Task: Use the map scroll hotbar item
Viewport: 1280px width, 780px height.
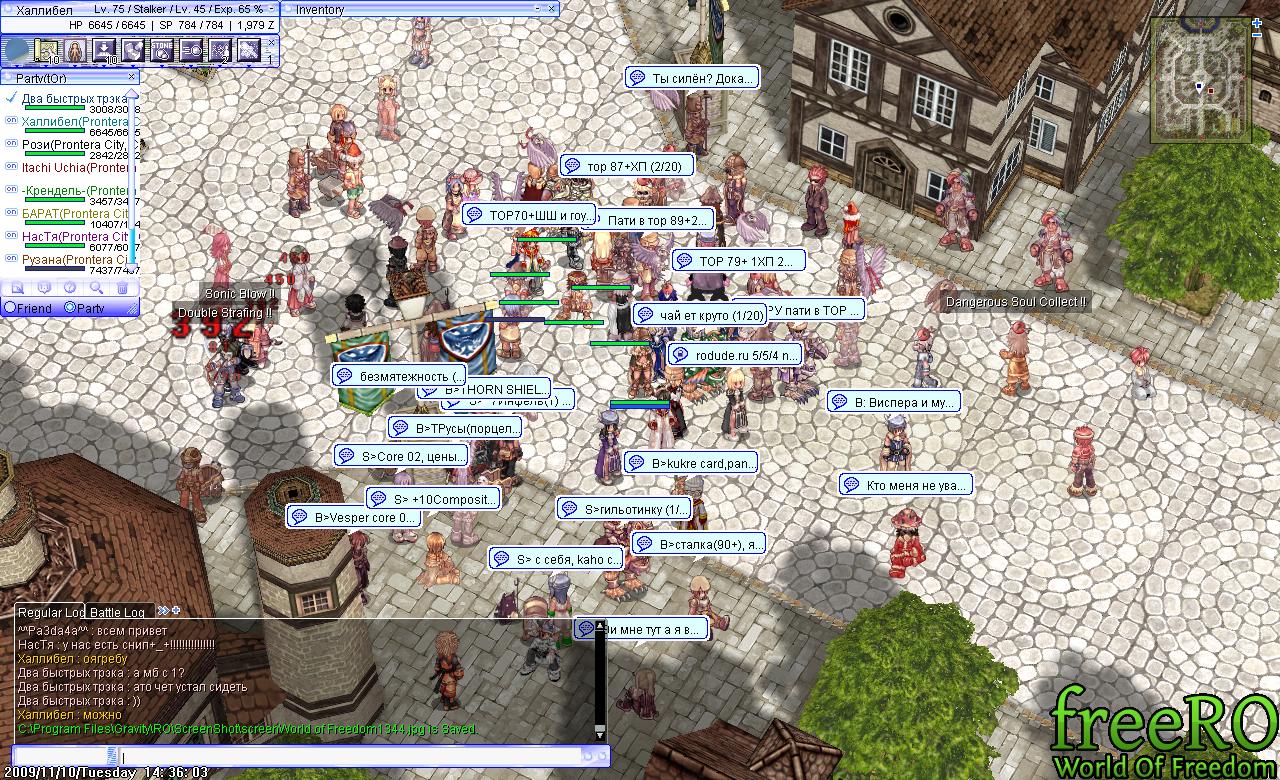Action: (x=46, y=50)
